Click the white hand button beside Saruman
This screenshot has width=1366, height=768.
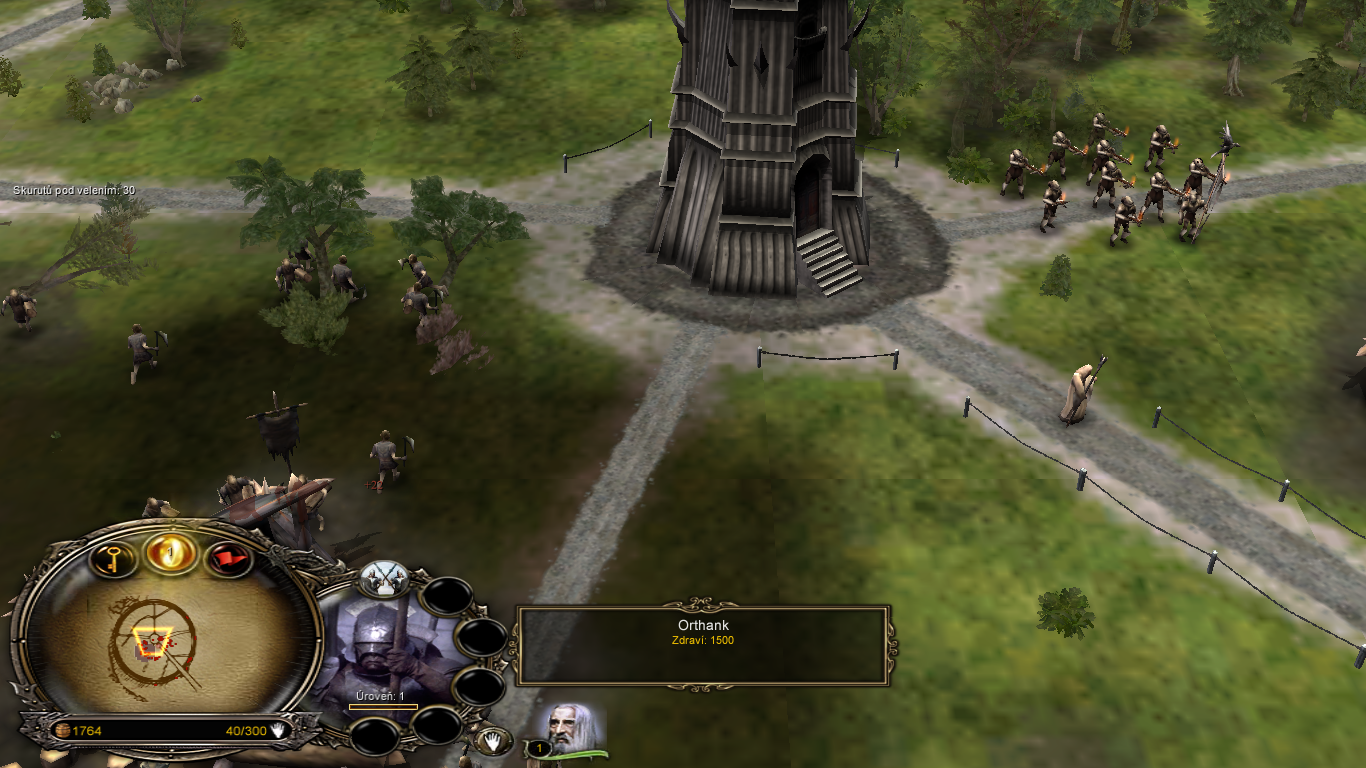pos(493,741)
